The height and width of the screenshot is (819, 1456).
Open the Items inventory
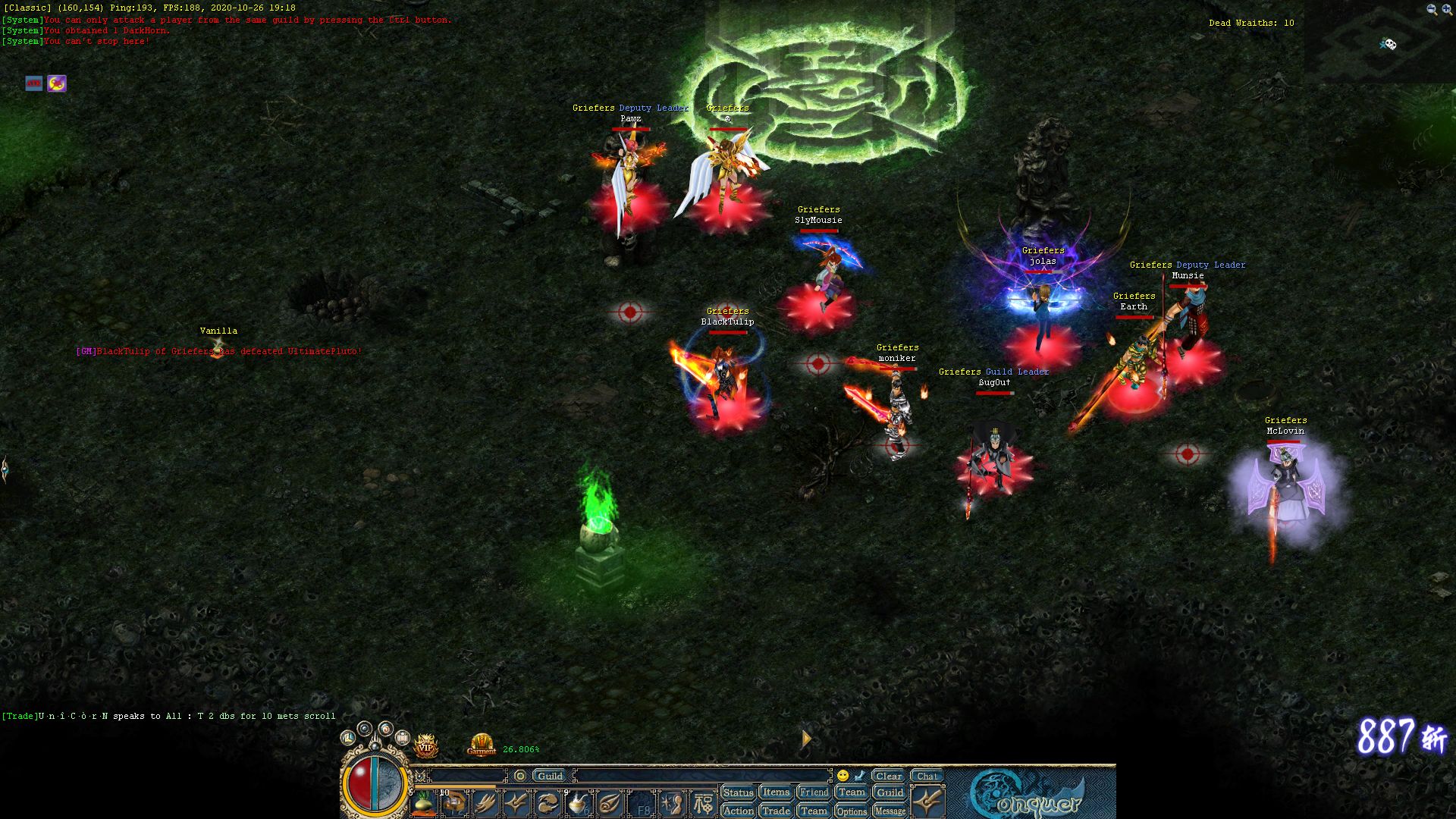pyautogui.click(x=776, y=792)
